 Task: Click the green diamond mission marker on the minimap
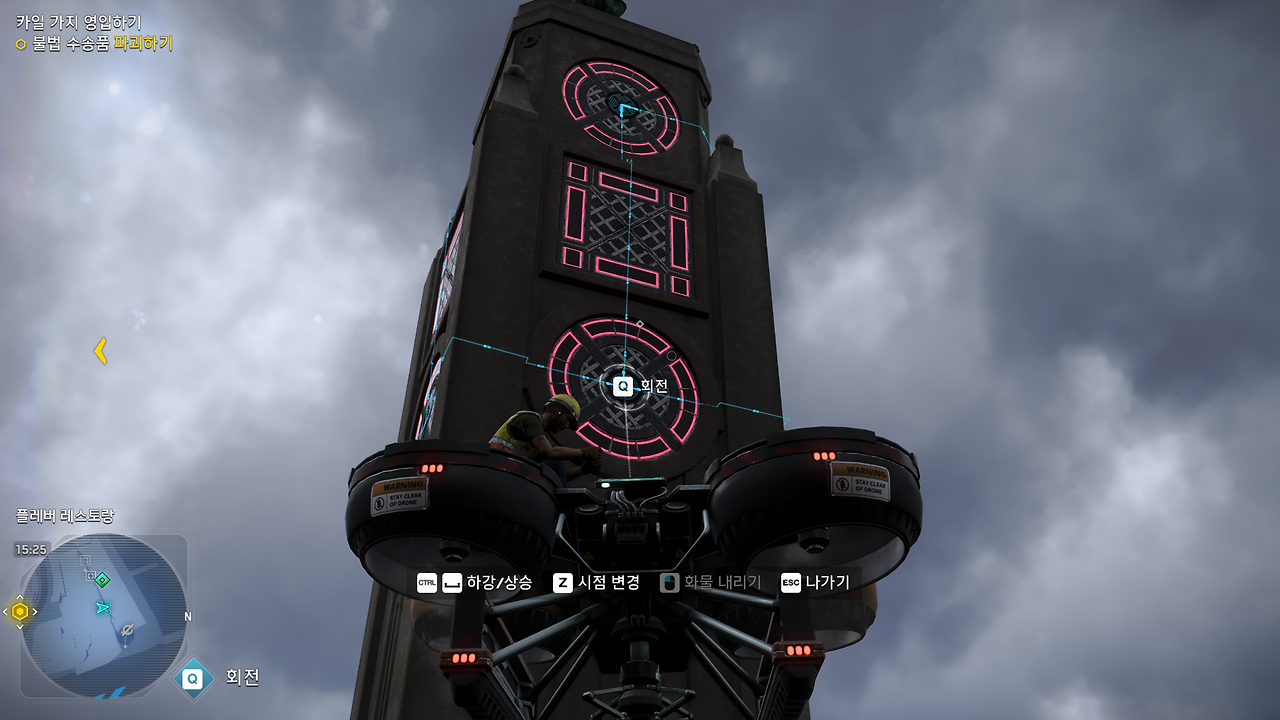tap(102, 579)
